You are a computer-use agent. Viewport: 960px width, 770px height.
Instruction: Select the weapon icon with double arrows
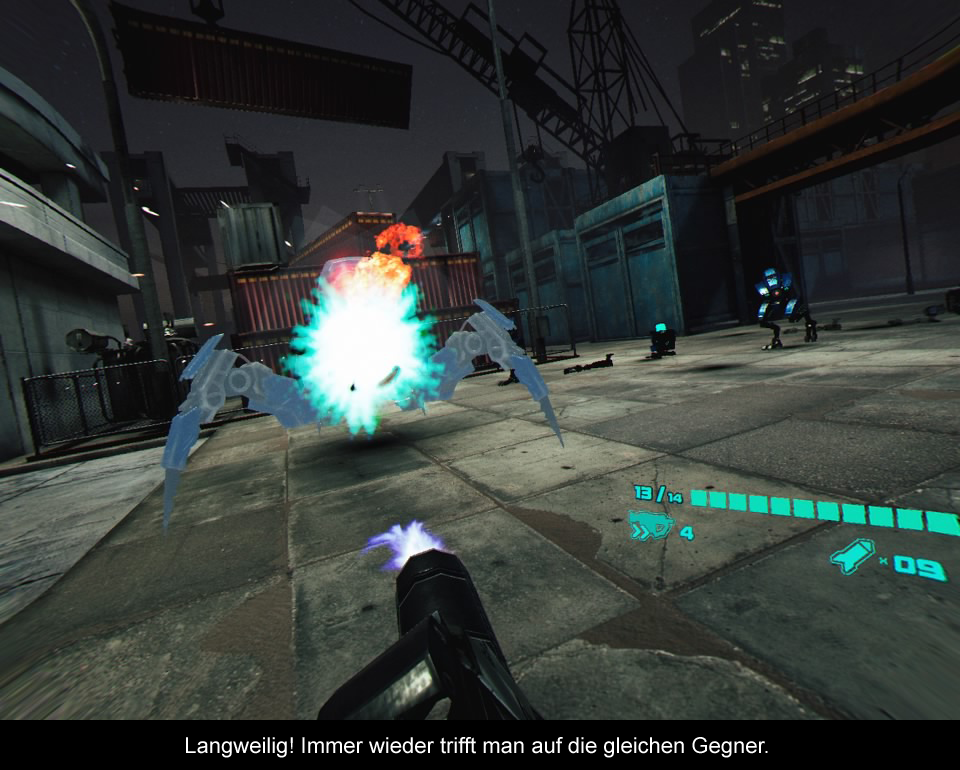650,524
